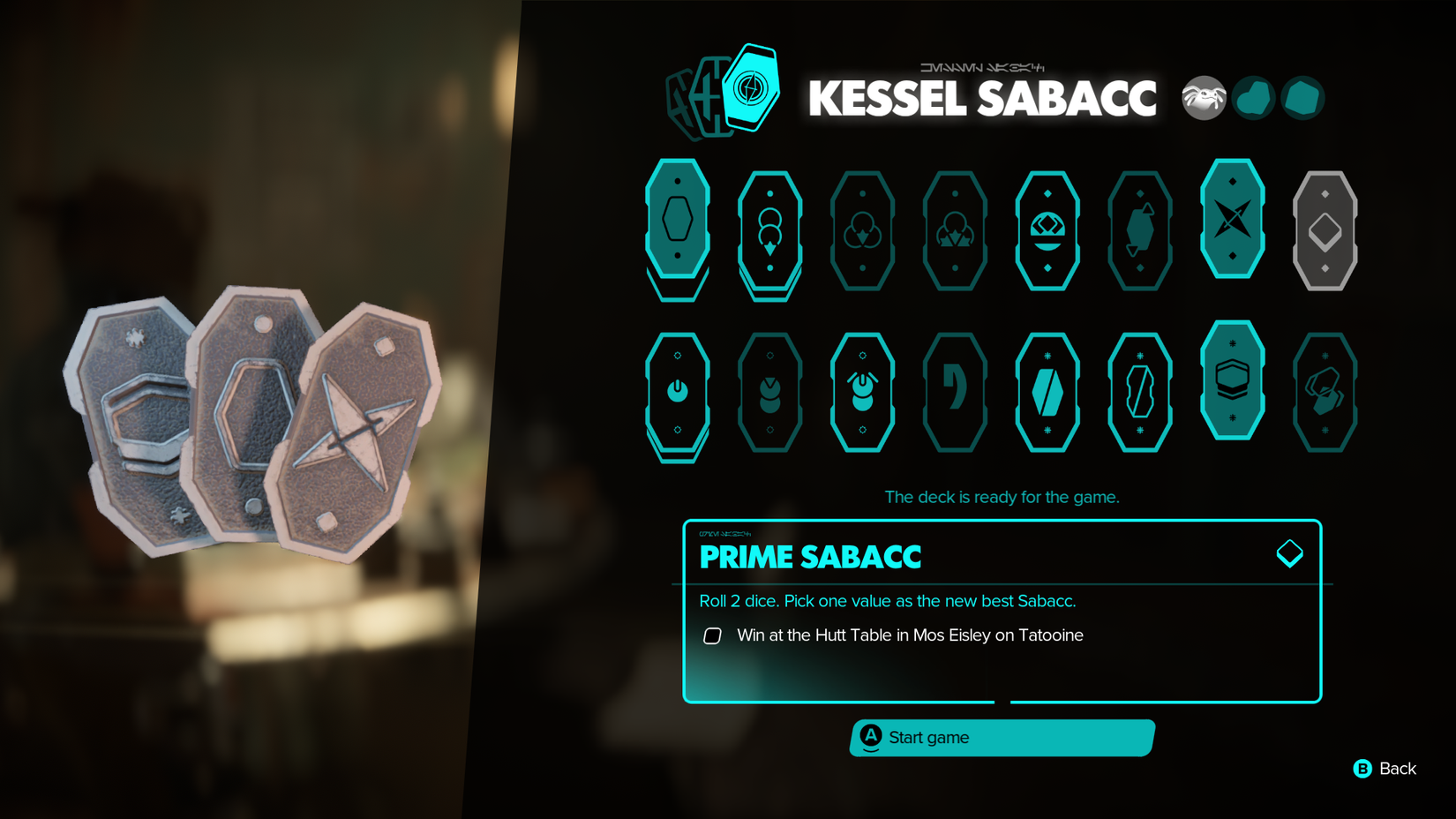Image resolution: width=1456 pixels, height=819 pixels.
Task: Choose the four-pointed star shift token
Action: 1233,219
